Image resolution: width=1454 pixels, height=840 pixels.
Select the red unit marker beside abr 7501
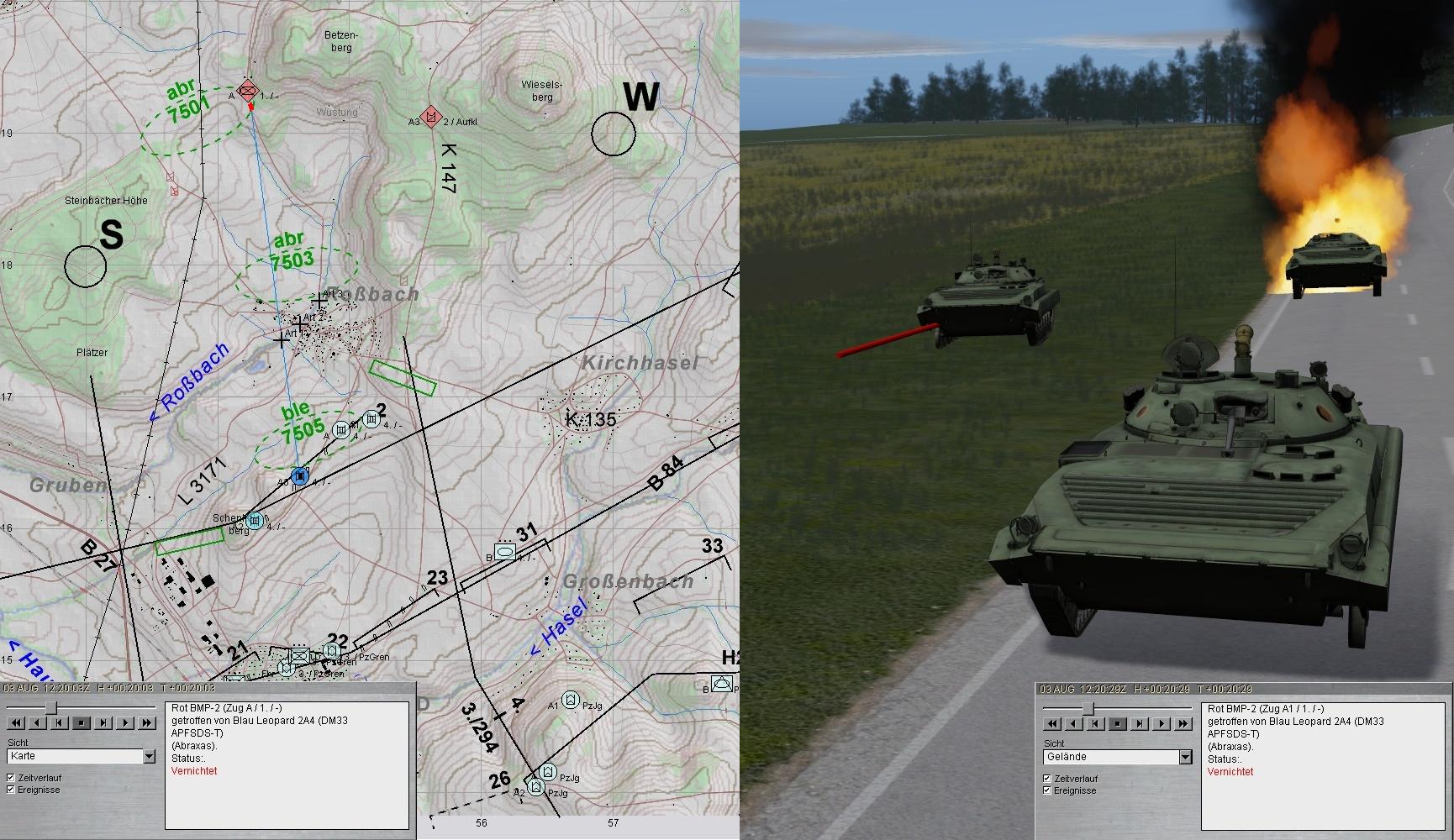click(x=247, y=91)
